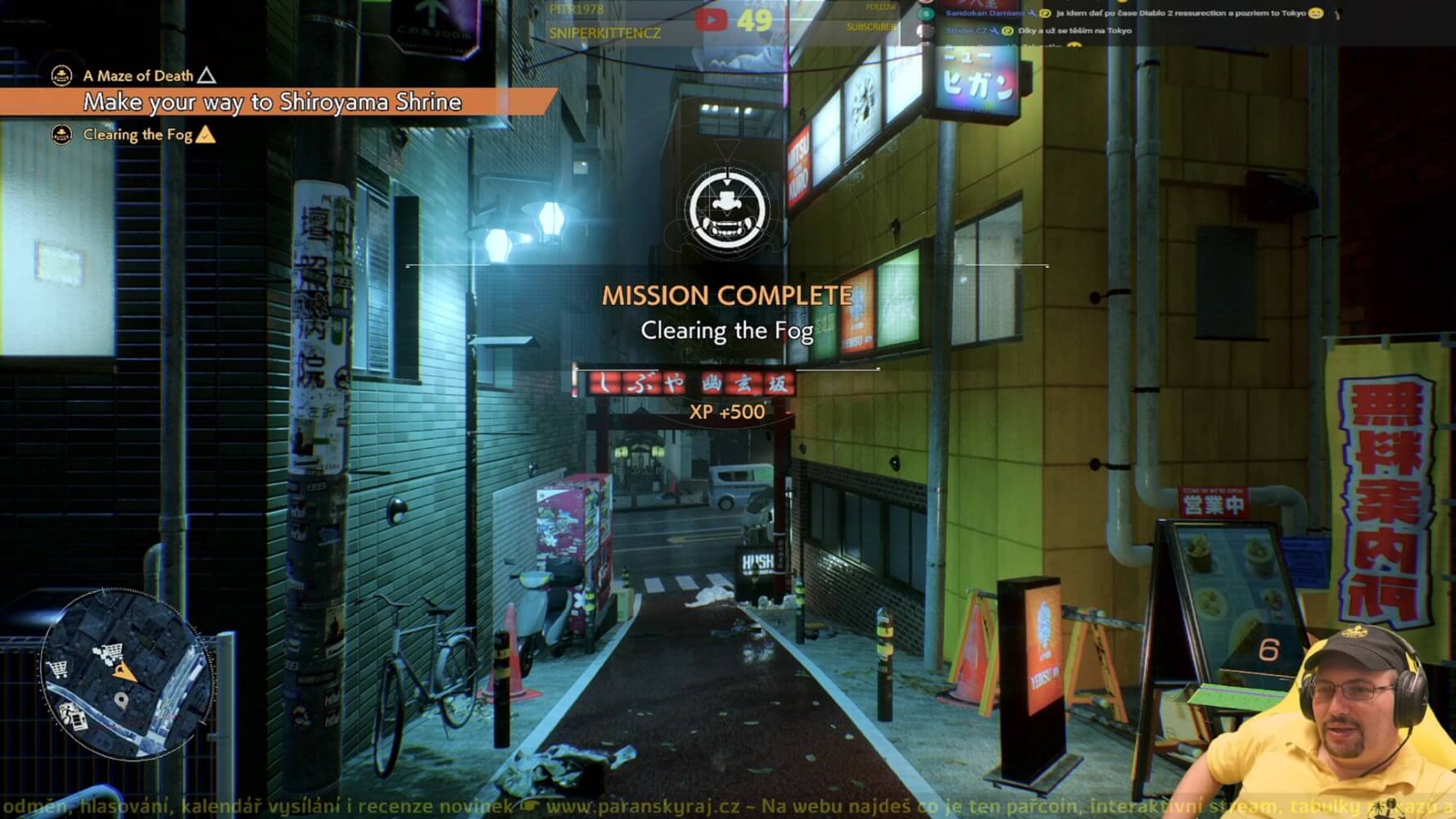Click the Make your way to Shiroyama Shrine objective
The height and width of the screenshot is (819, 1456).
(x=272, y=102)
